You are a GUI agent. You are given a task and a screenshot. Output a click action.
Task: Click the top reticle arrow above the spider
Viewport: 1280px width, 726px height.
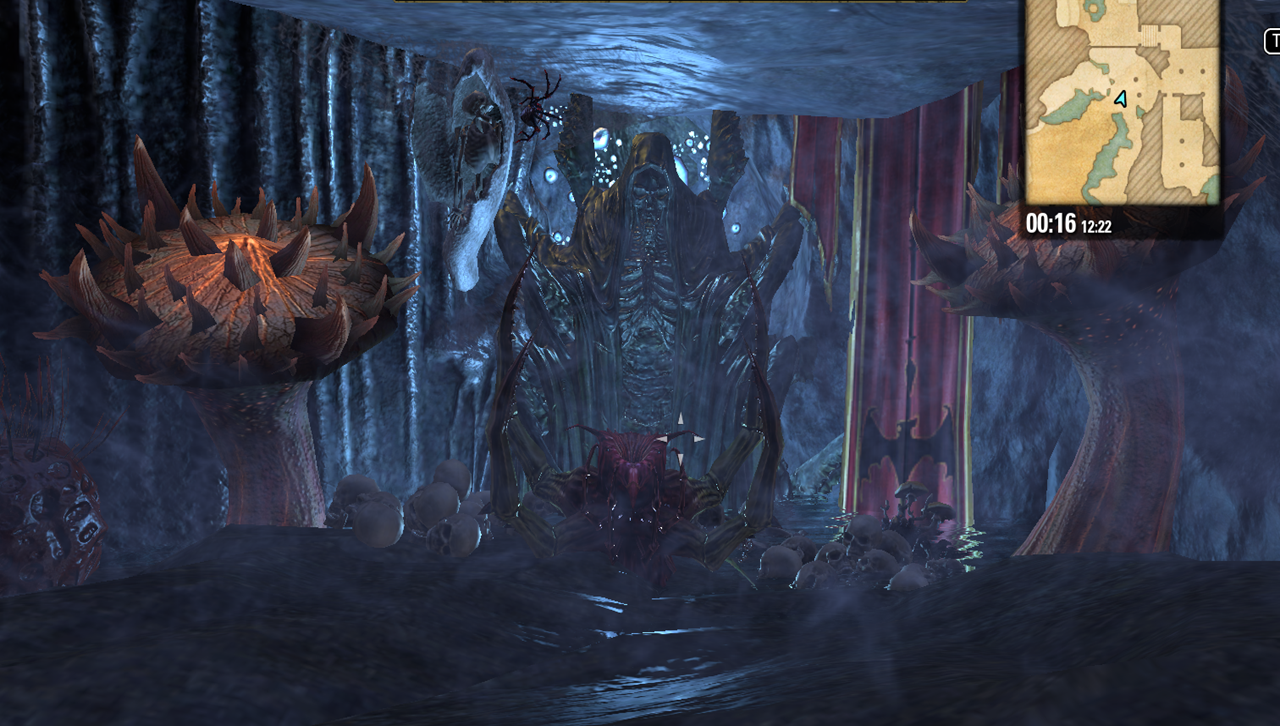click(681, 418)
